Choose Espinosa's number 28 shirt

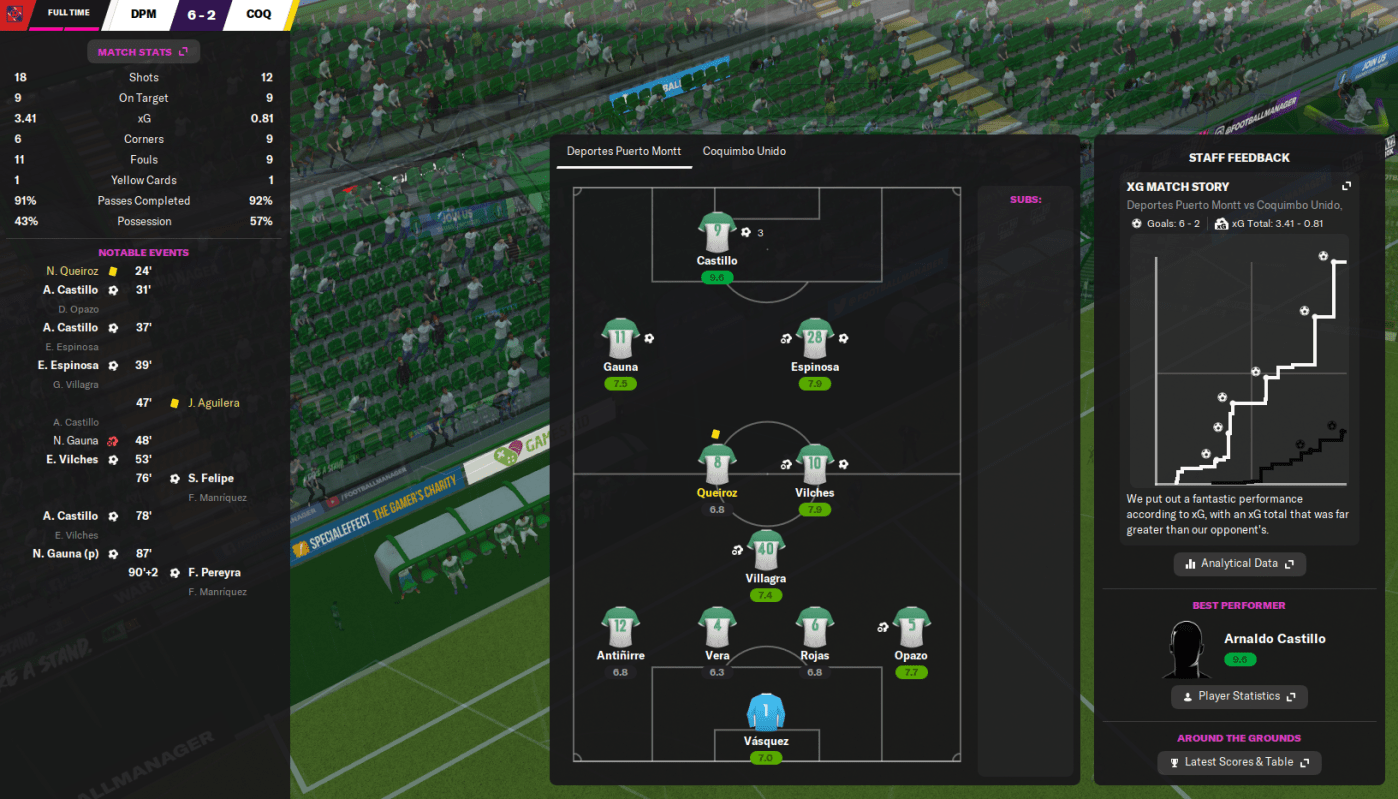click(x=814, y=339)
